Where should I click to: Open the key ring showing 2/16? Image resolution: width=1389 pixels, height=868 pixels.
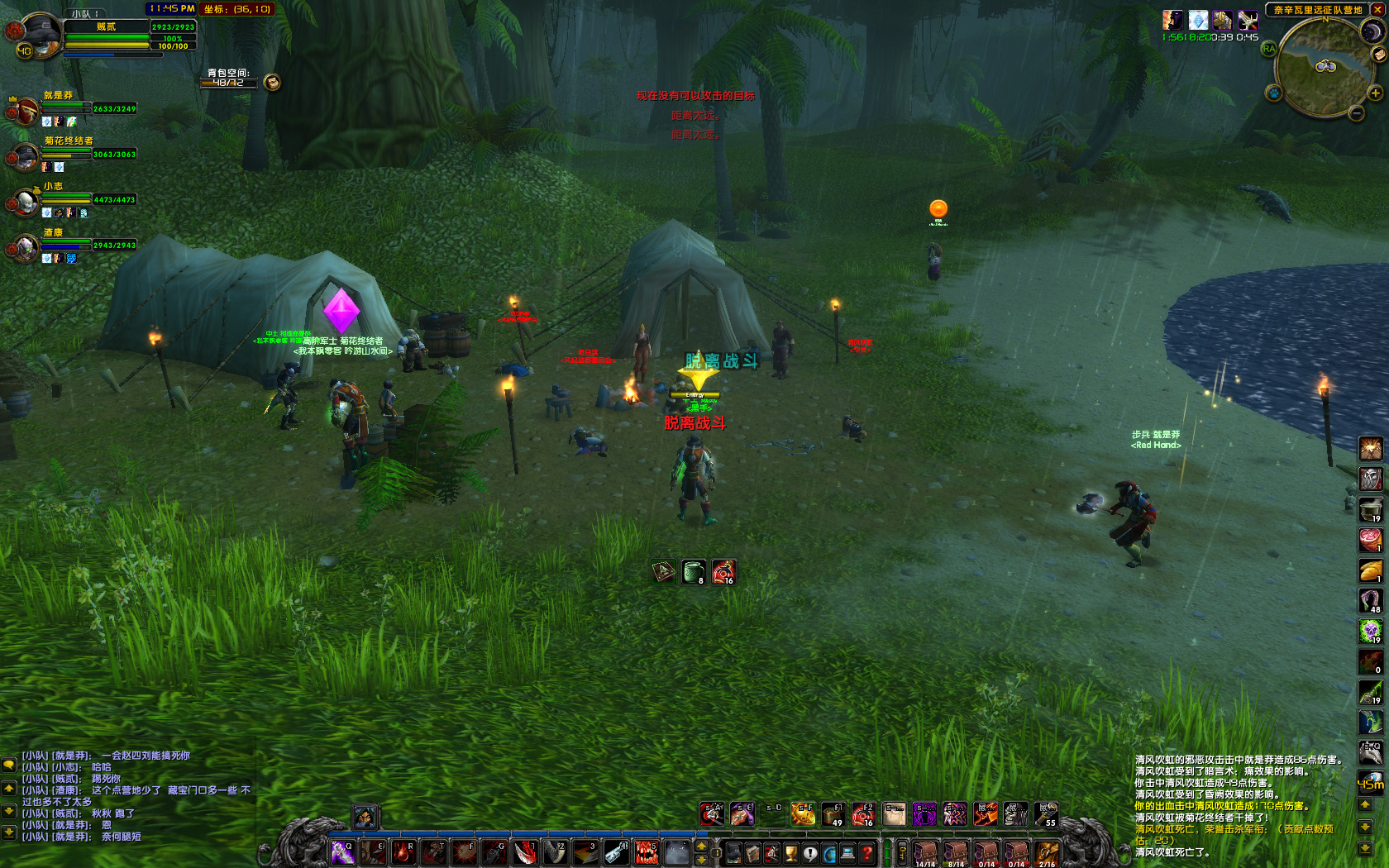point(1047,853)
